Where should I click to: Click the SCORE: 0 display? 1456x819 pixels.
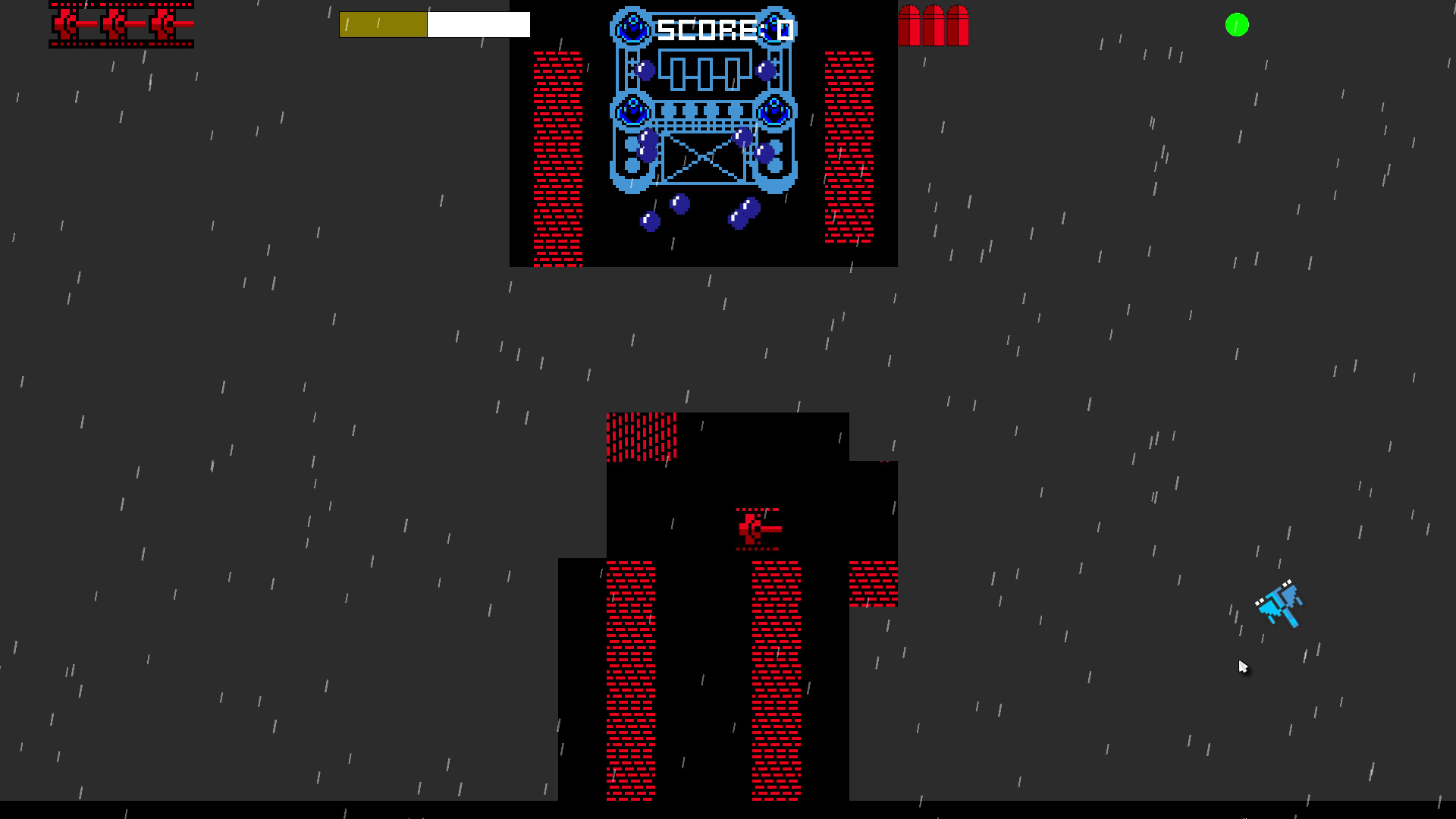pos(722,27)
